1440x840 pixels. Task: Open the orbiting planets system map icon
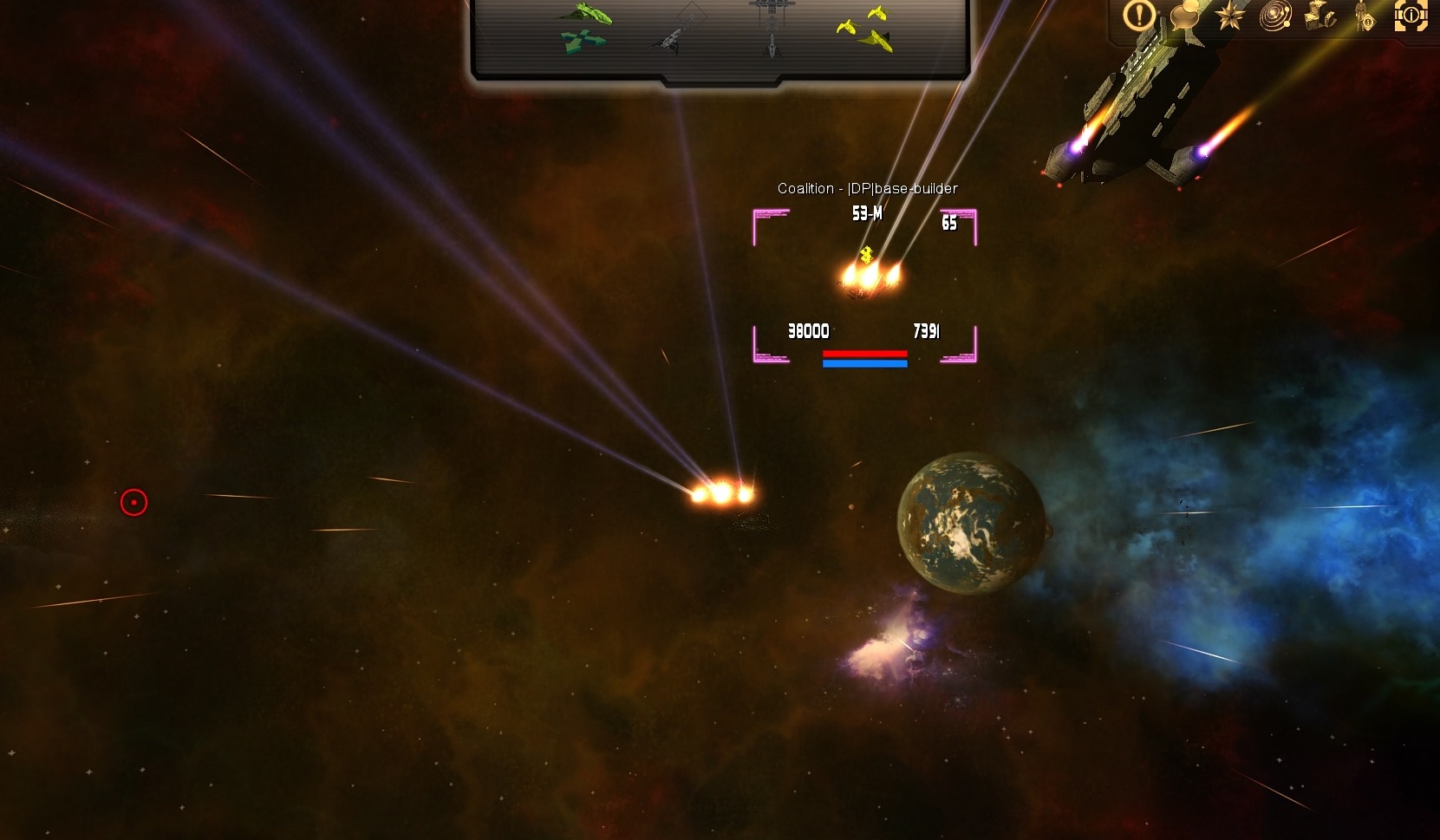(x=1274, y=16)
